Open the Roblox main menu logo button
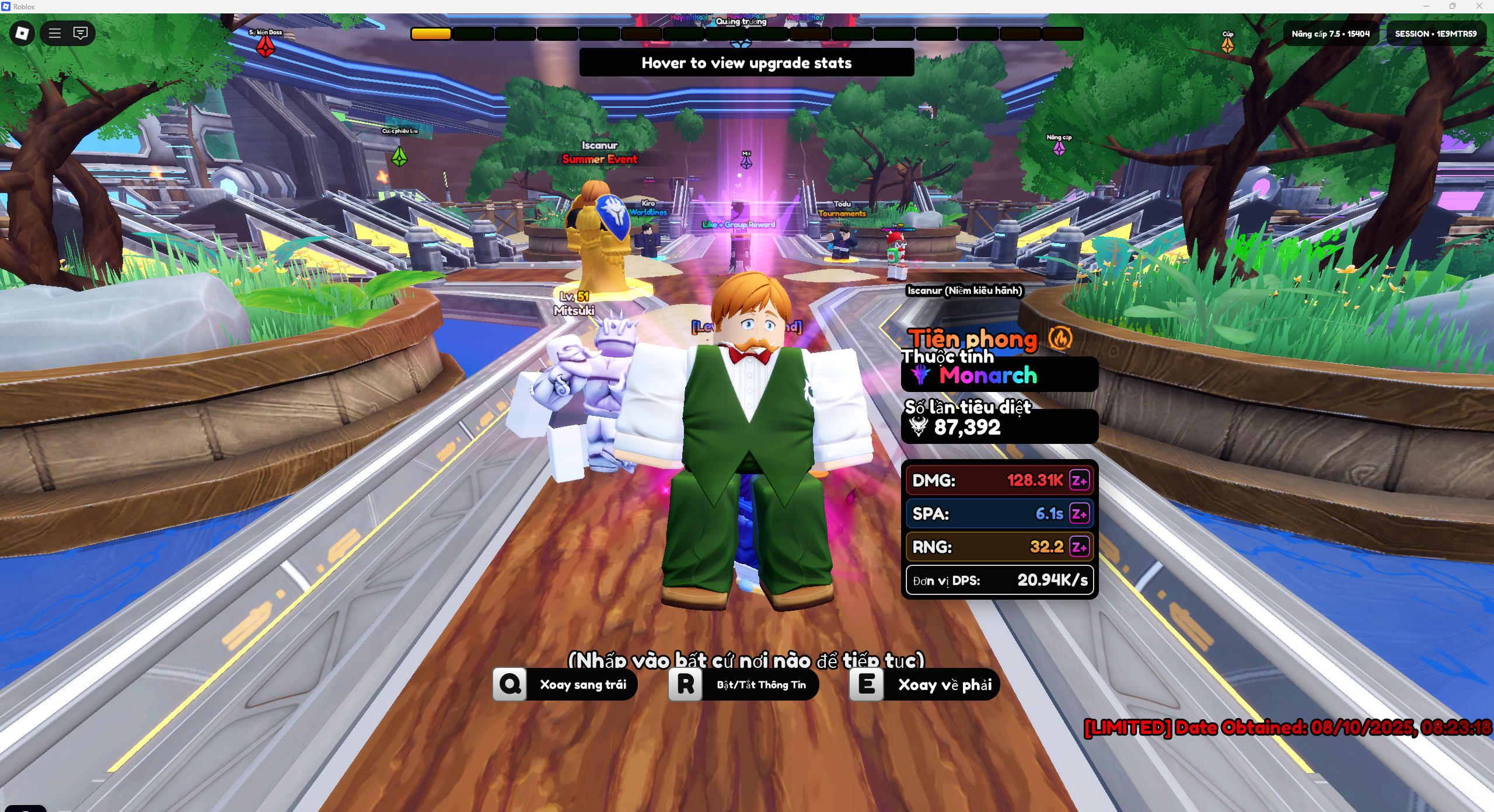 coord(22,33)
